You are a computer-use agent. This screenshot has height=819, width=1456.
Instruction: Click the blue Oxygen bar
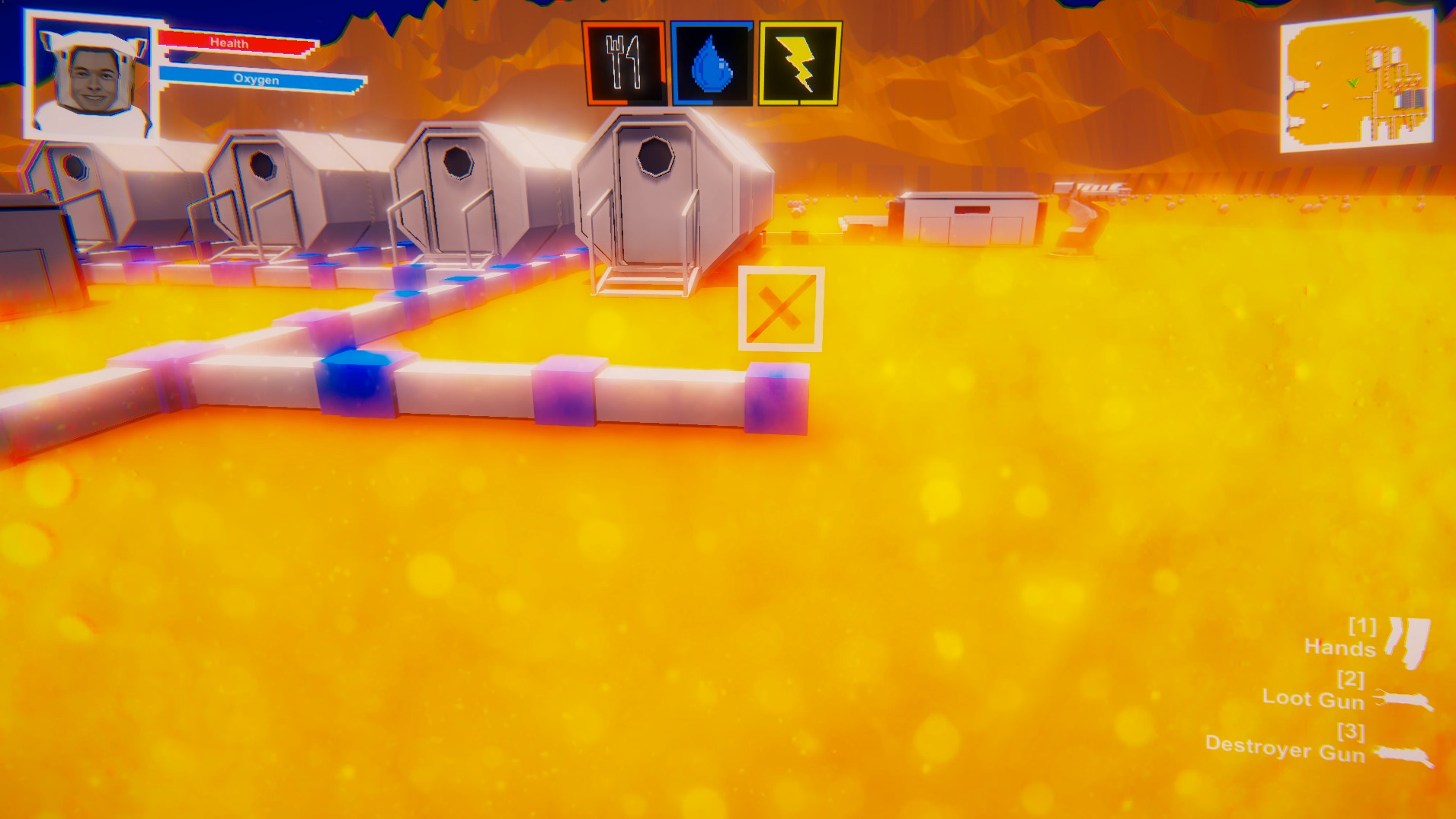259,78
